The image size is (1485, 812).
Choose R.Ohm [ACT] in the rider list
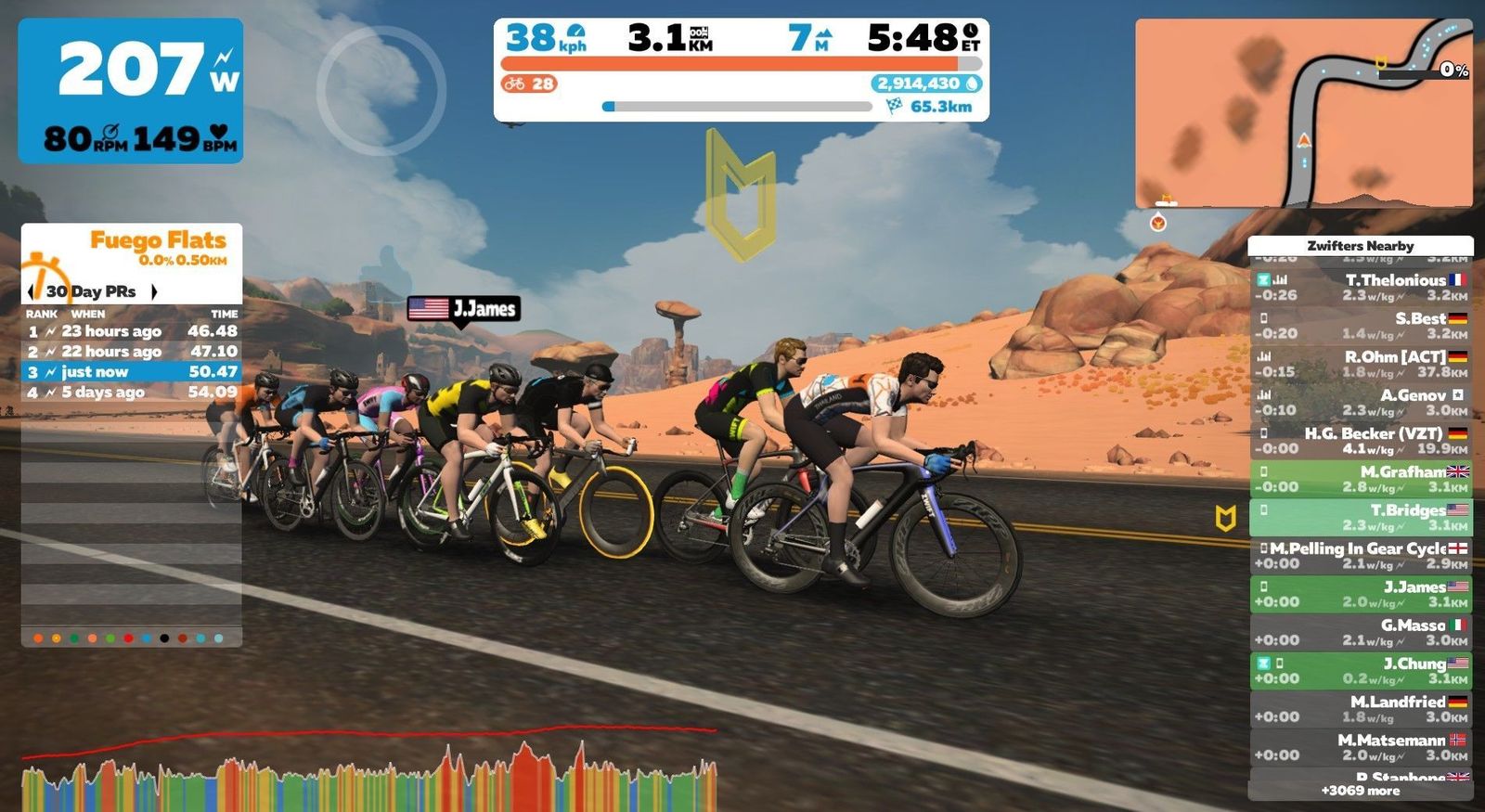pyautogui.click(x=1361, y=364)
